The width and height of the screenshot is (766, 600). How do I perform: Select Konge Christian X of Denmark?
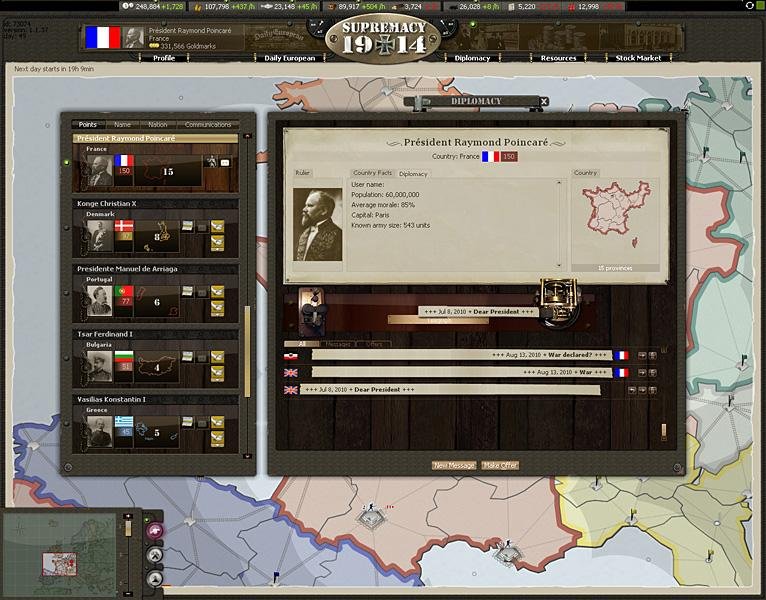pos(120,203)
